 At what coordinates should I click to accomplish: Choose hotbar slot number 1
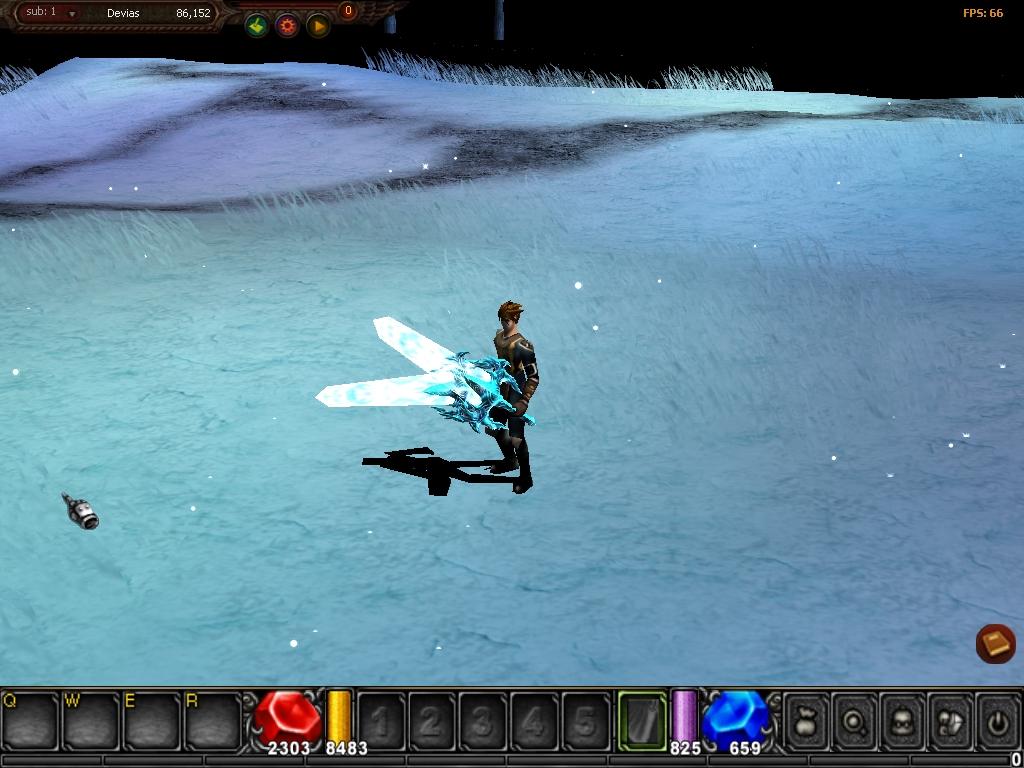(381, 720)
